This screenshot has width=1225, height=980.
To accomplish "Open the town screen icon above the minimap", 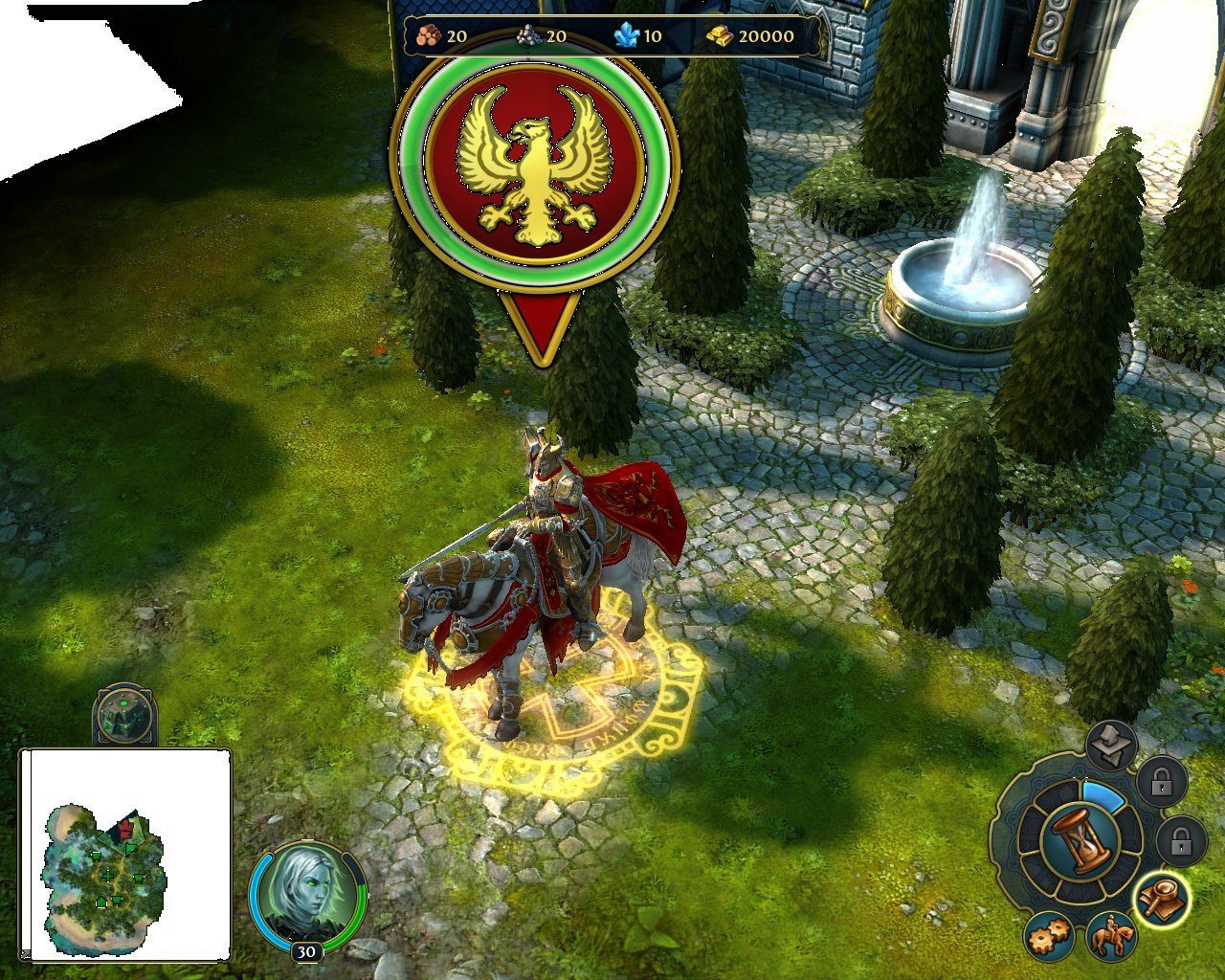I will click(124, 713).
